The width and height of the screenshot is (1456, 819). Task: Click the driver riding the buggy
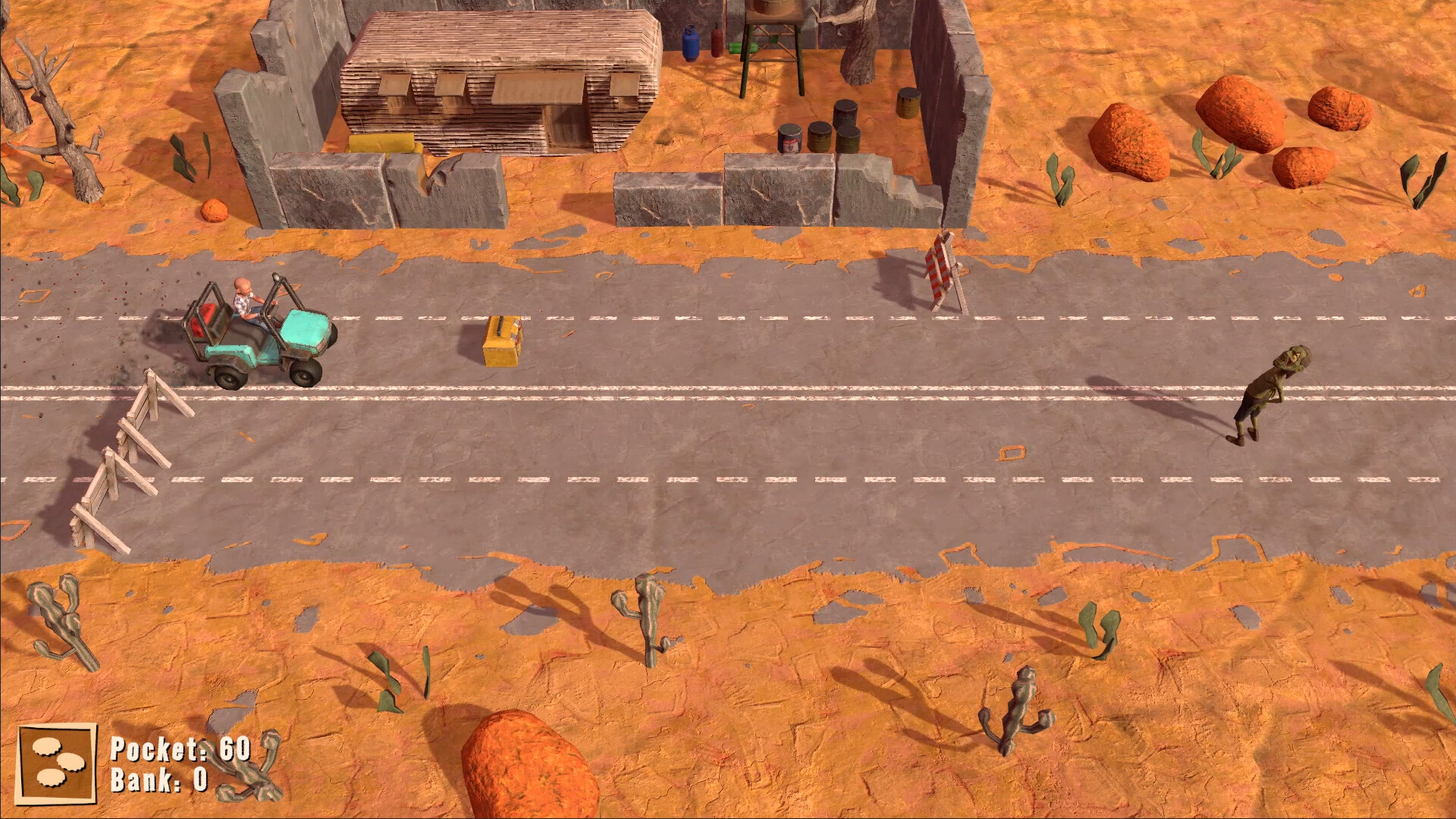pyautogui.click(x=244, y=300)
